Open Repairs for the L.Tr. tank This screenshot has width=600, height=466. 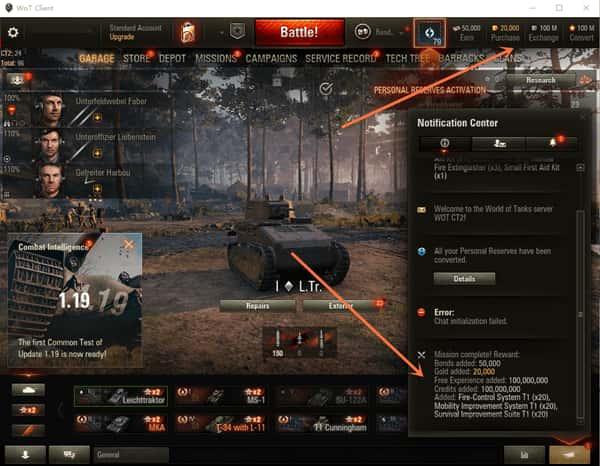tap(257, 305)
